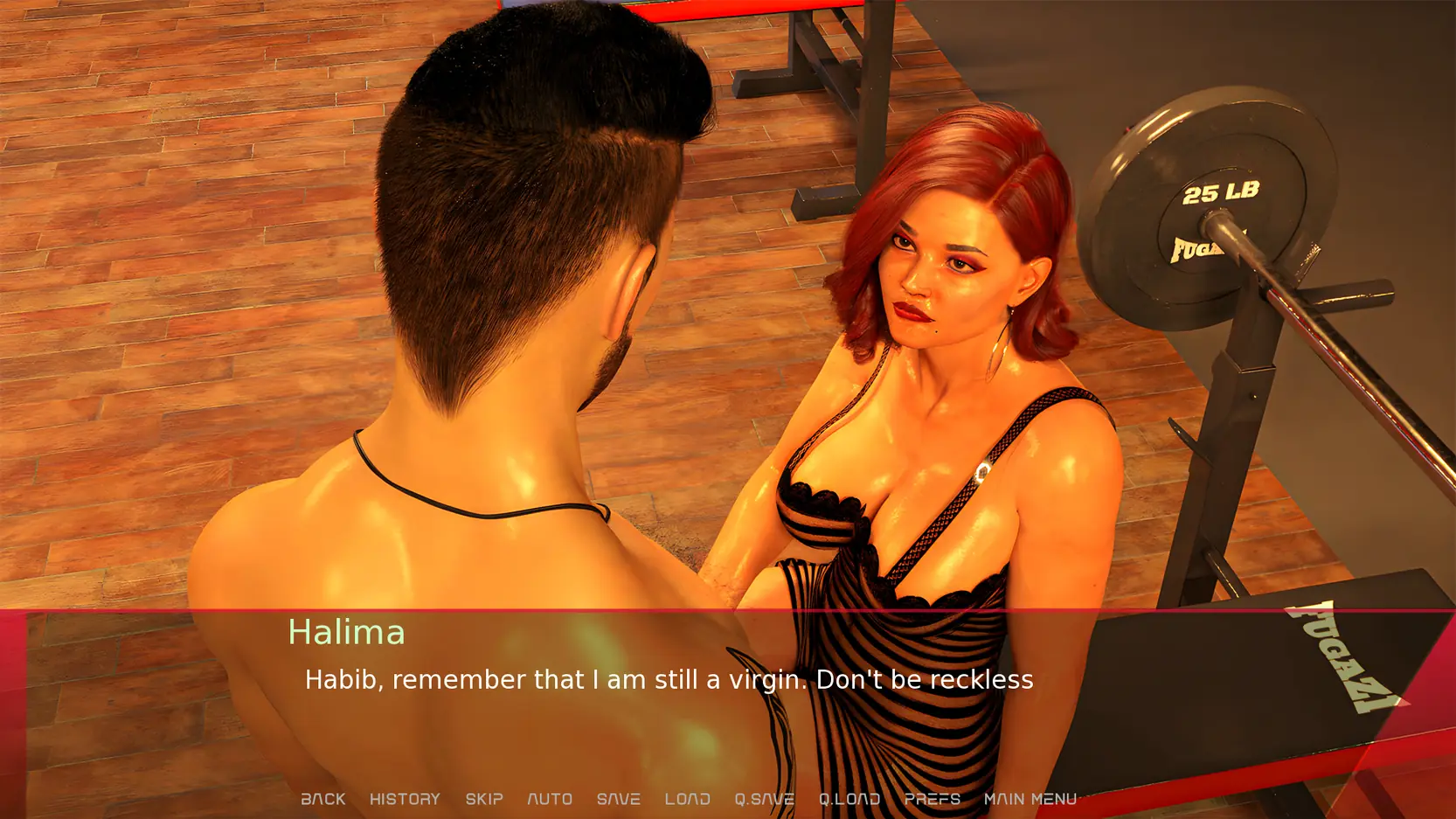Viewport: 1456px width, 819px height.
Task: Open the Load game screen
Action: (687, 799)
